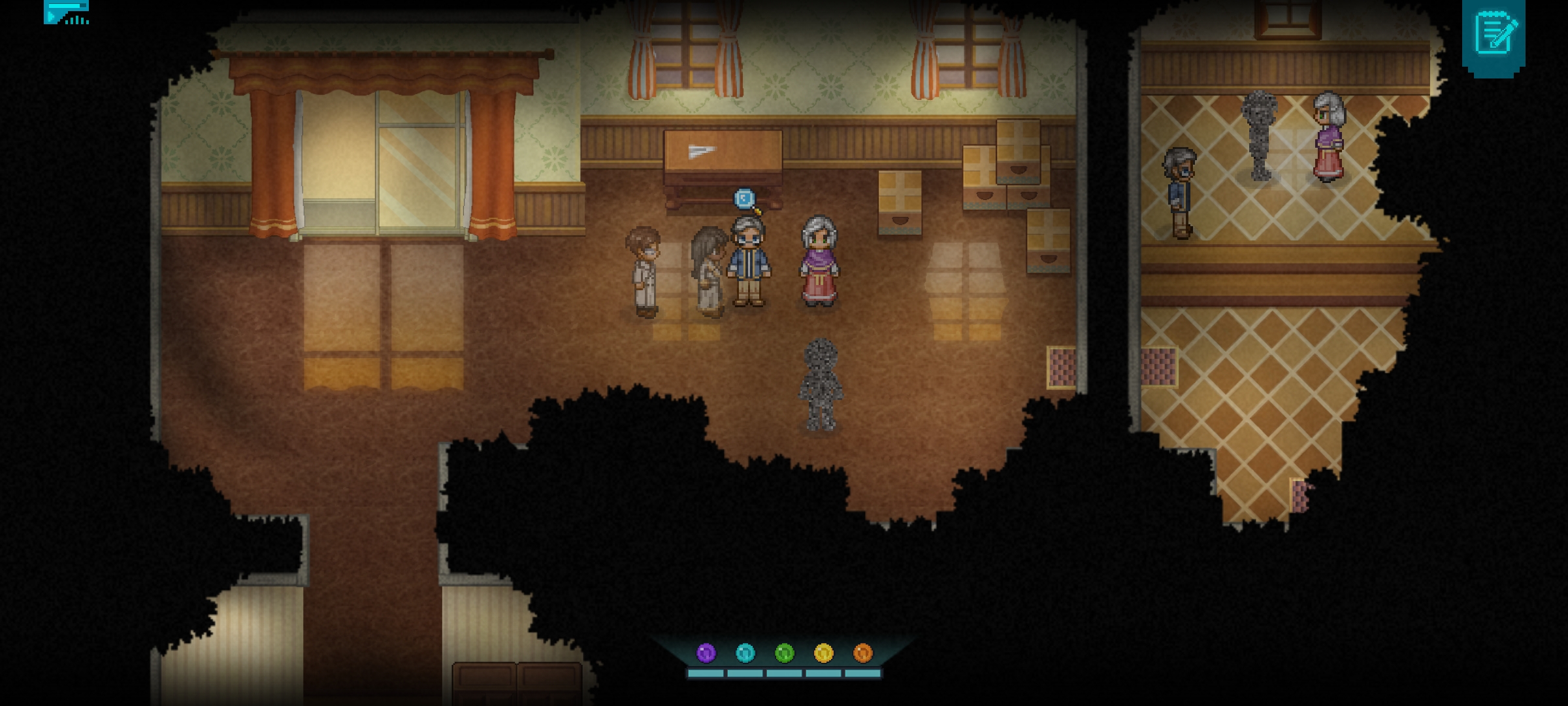Tap the magnifying glass inspect marker
The image size is (1568, 706).
click(745, 199)
